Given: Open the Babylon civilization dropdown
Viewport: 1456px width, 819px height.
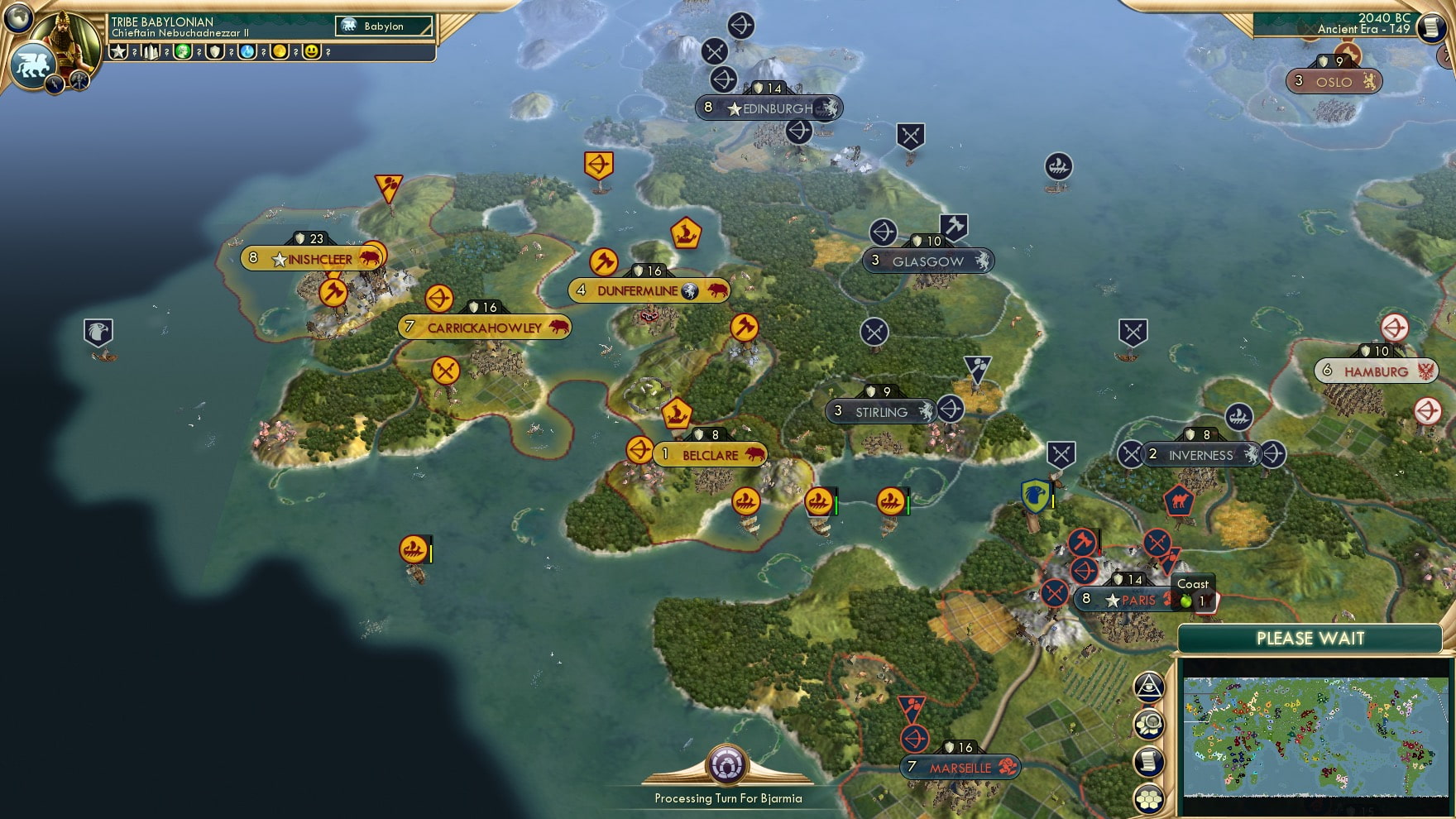Looking at the screenshot, I should [383, 26].
